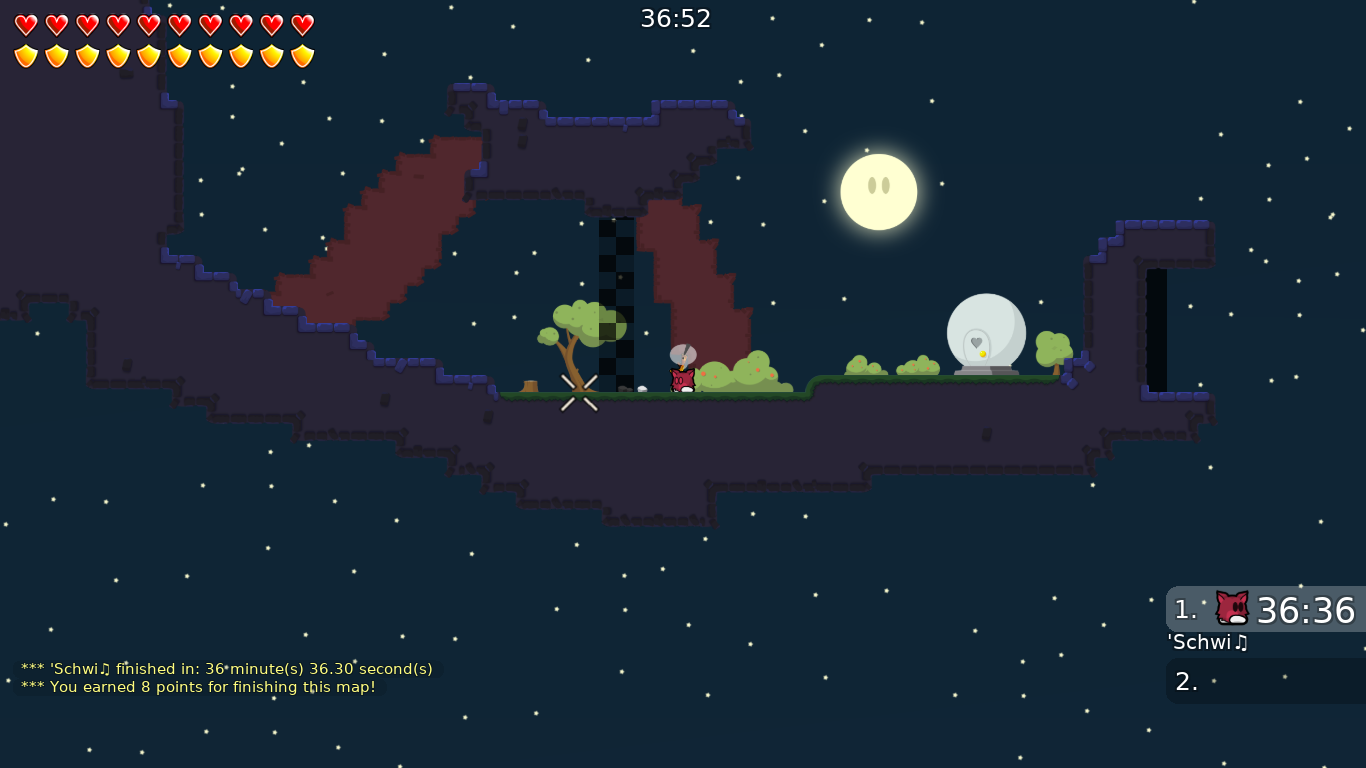
Task: Click the chat line about finishing in 36 minutes
Action: [226, 669]
